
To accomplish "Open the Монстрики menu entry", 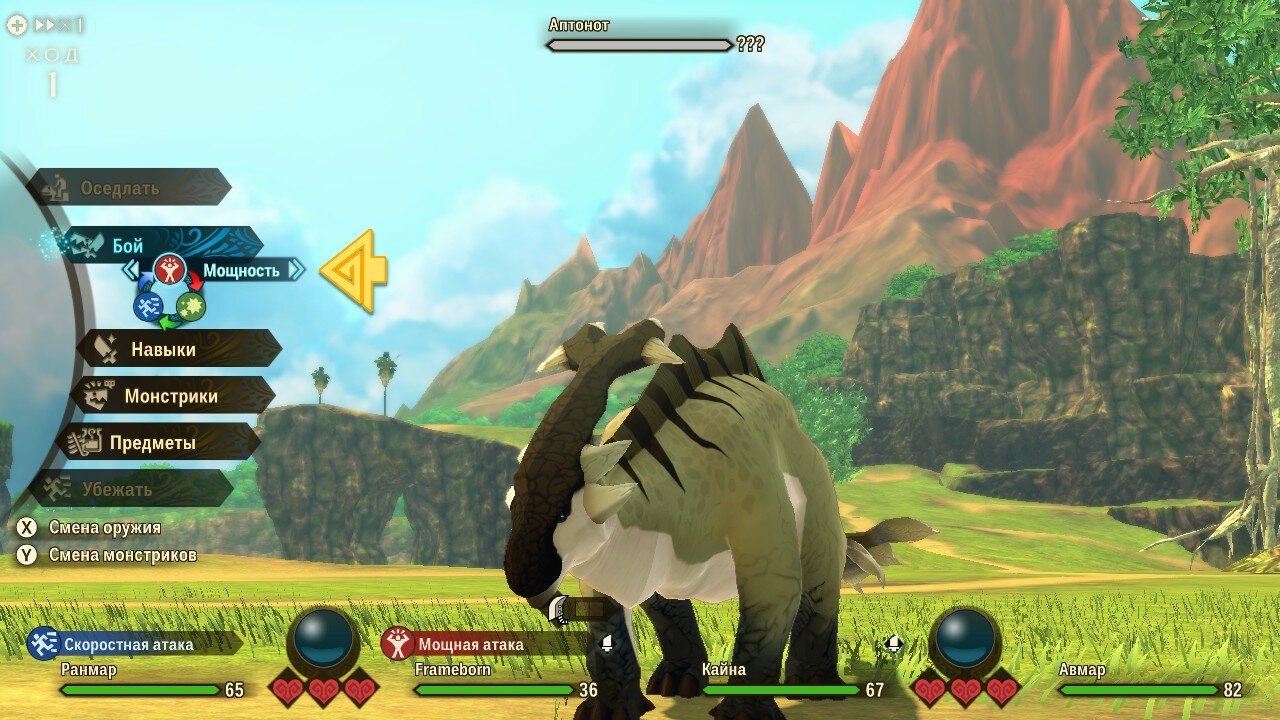I will coord(172,396).
